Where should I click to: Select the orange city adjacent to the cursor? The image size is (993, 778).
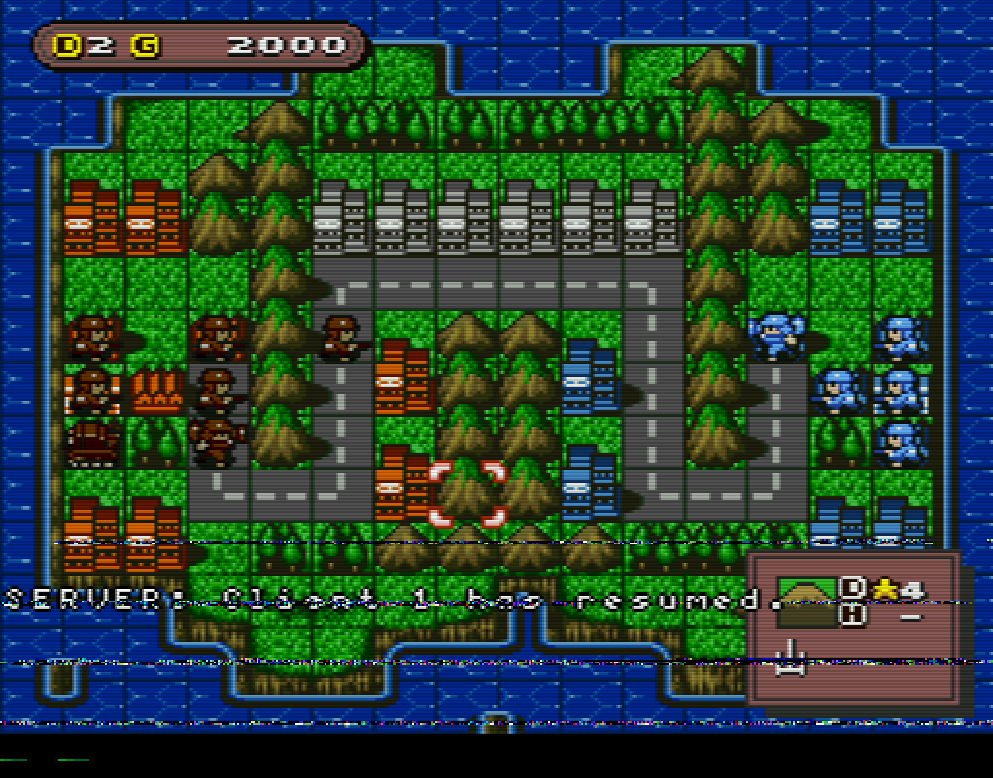tap(403, 484)
